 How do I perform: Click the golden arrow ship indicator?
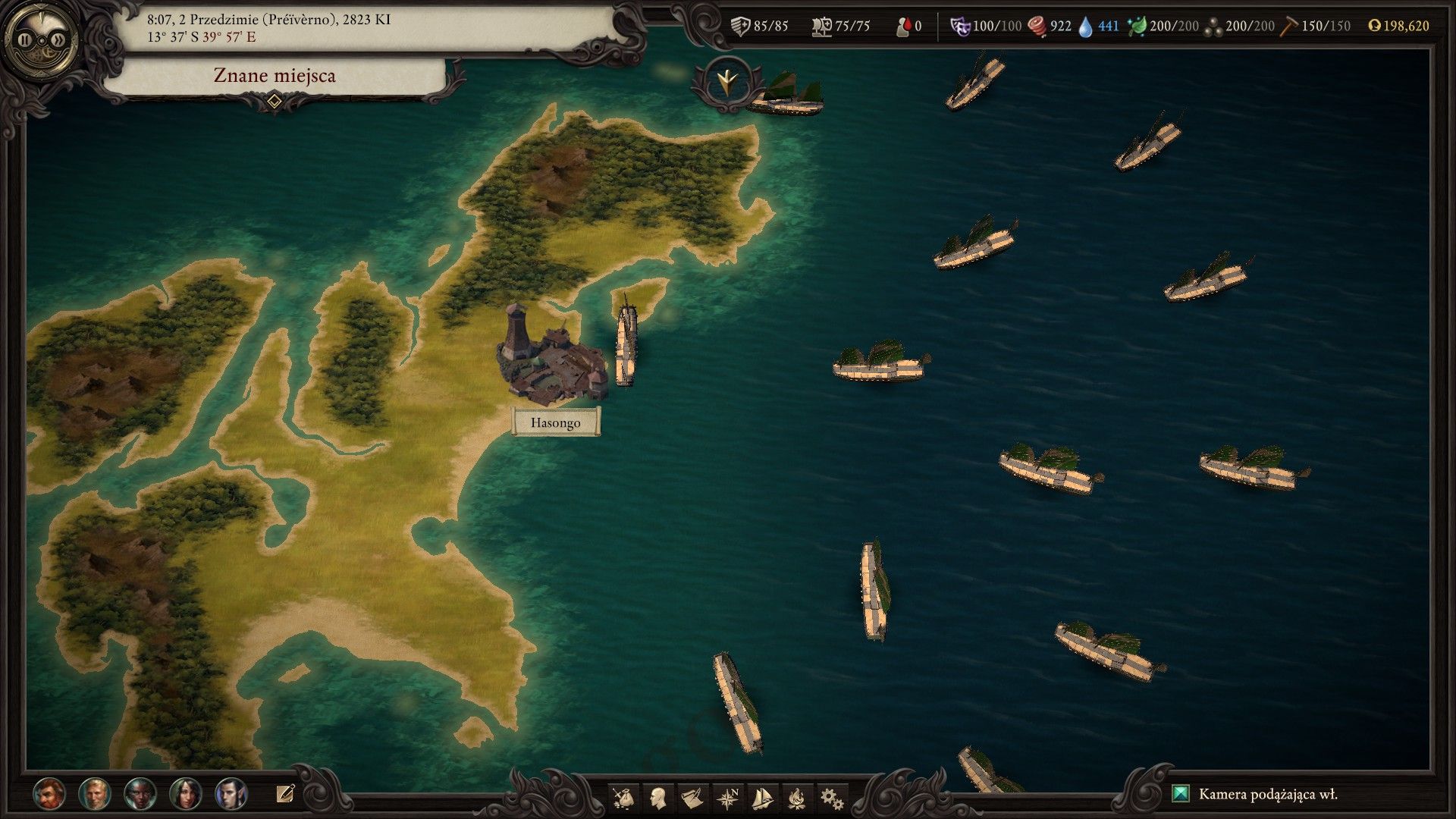point(726,82)
